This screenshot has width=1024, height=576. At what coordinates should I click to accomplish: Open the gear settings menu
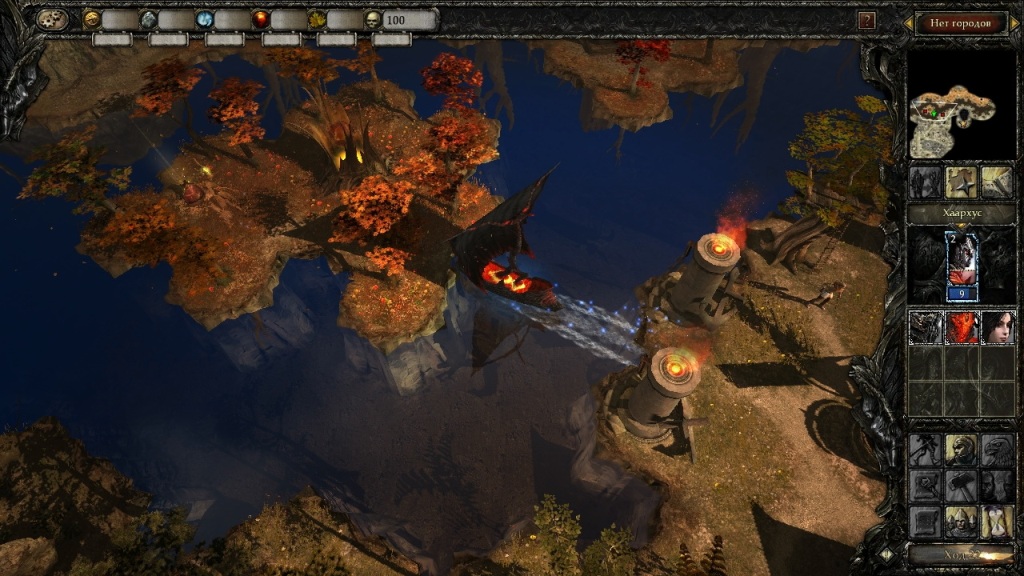tap(51, 19)
